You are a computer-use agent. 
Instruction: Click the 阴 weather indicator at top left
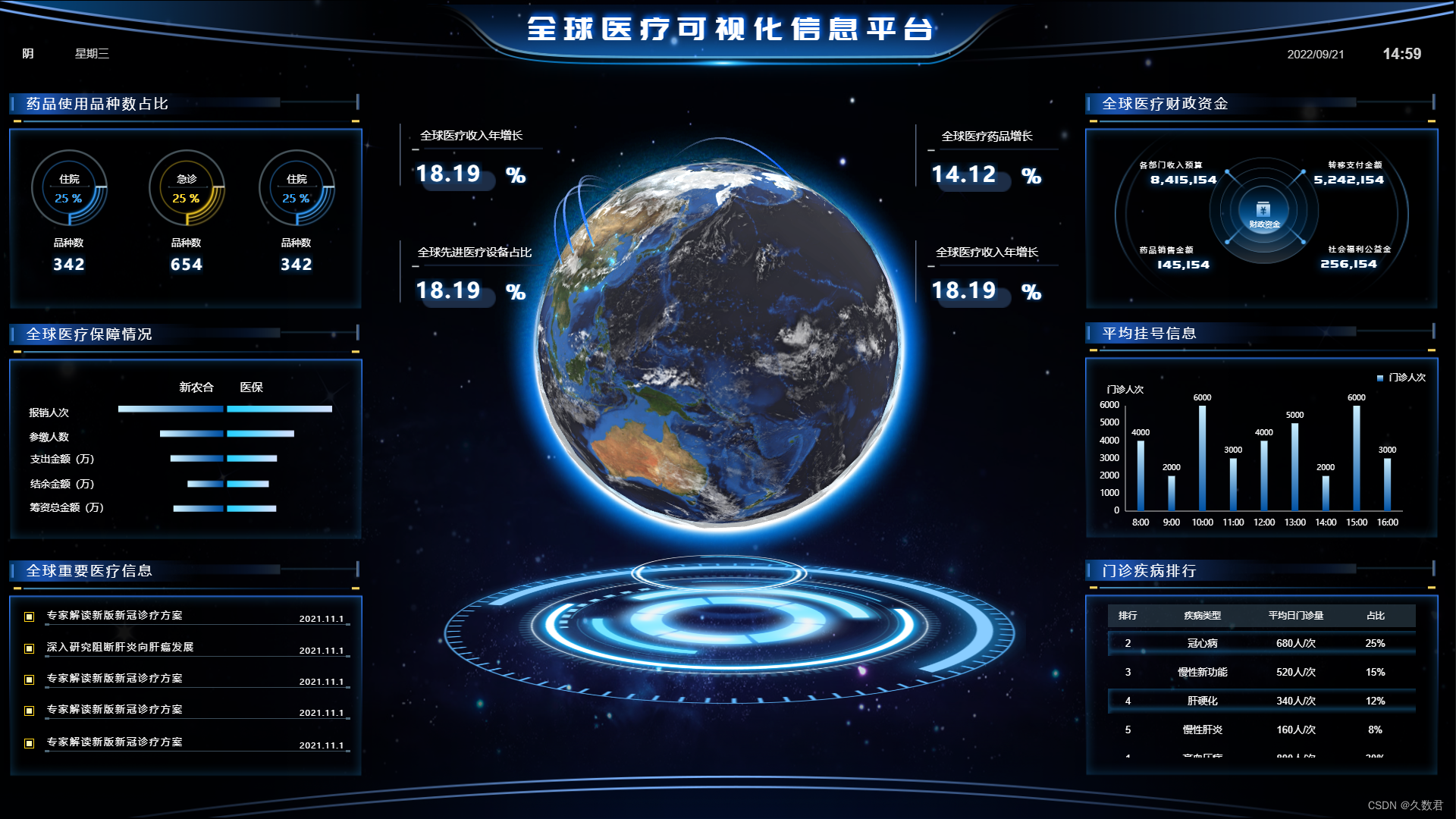pyautogui.click(x=28, y=54)
